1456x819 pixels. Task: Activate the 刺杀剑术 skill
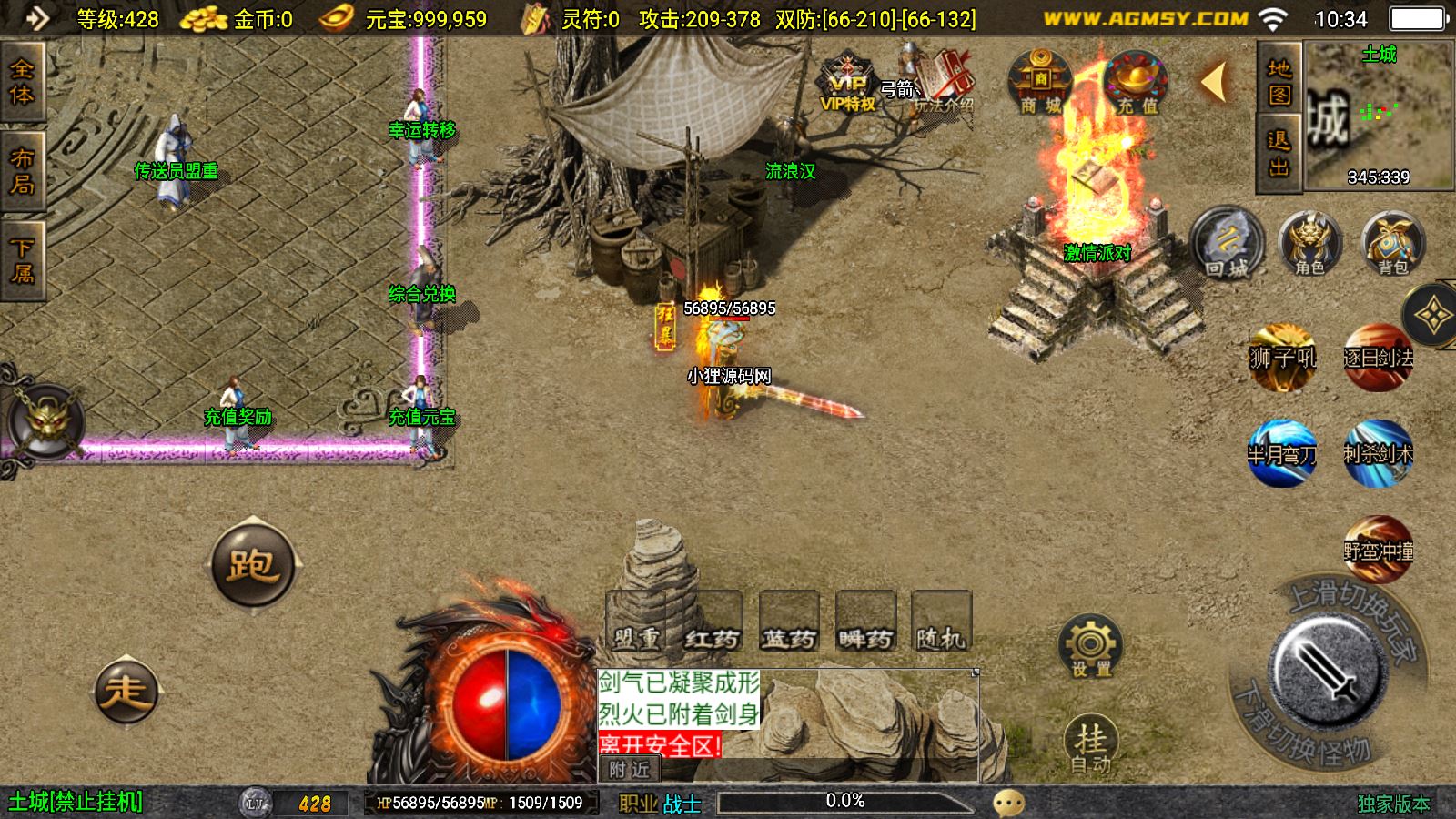[1378, 452]
